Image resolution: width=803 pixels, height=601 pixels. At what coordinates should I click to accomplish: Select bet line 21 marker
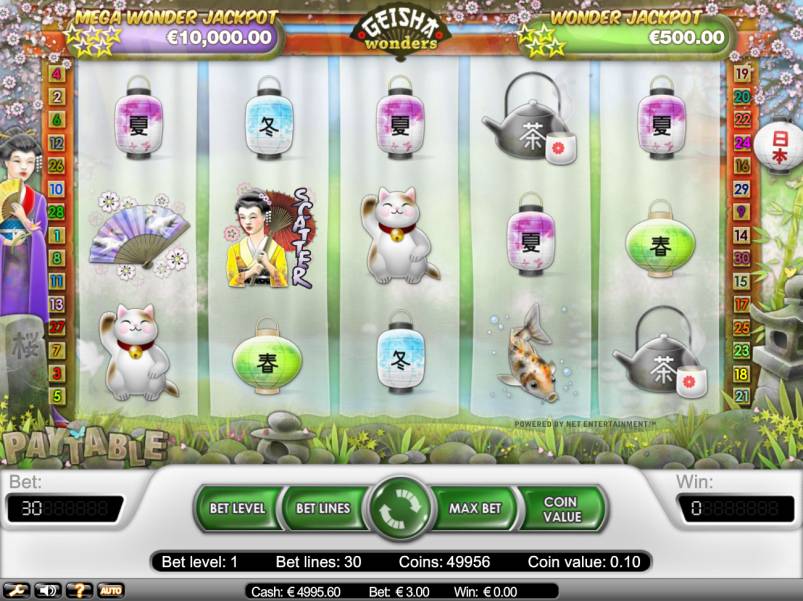click(x=742, y=396)
